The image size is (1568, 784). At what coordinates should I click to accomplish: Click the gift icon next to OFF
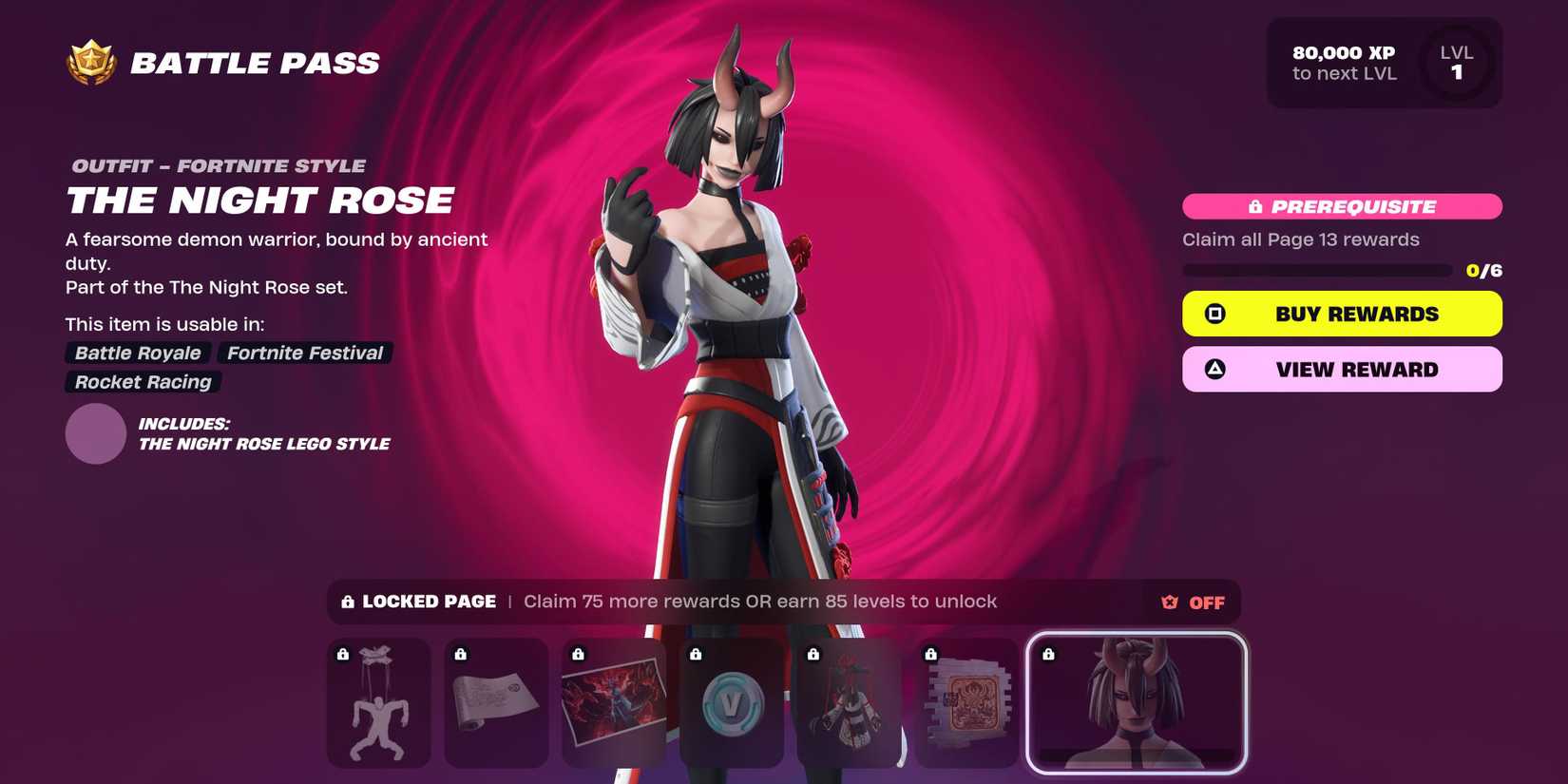point(1168,602)
